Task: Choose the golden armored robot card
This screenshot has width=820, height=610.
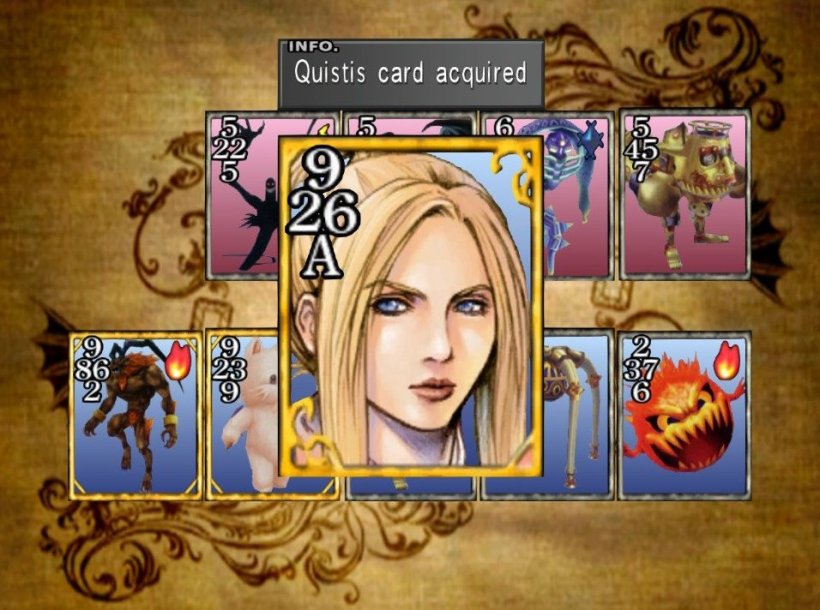Action: pos(685,194)
